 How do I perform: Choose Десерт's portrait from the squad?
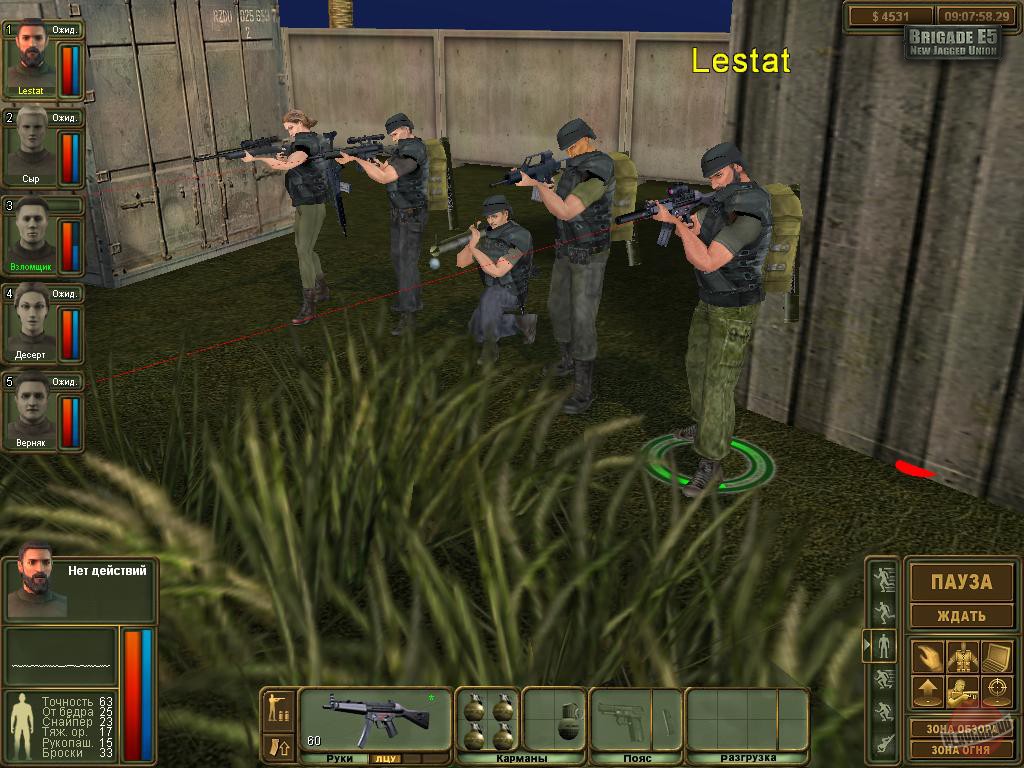(31, 324)
